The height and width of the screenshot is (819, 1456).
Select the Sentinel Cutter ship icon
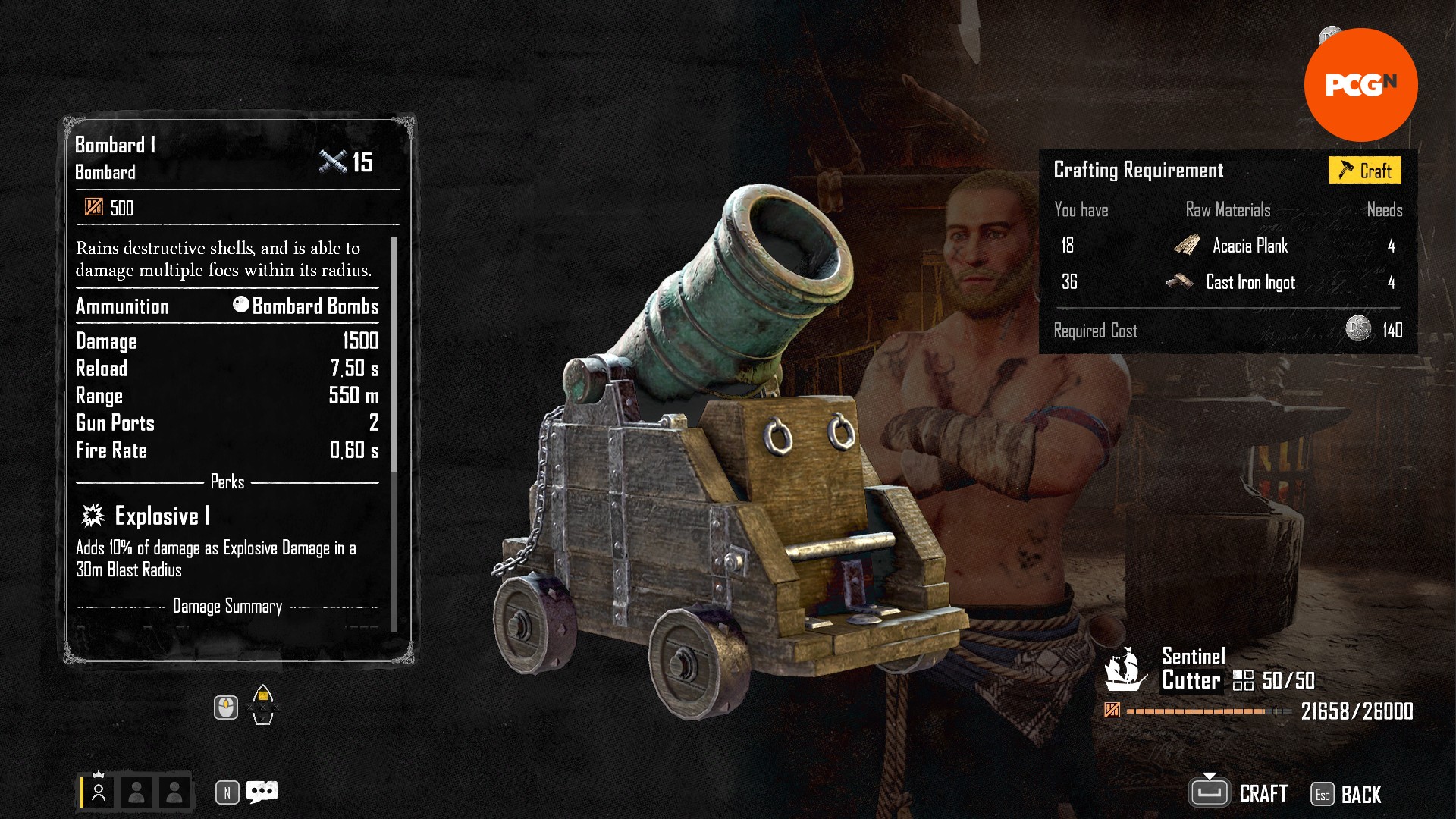[1125, 670]
